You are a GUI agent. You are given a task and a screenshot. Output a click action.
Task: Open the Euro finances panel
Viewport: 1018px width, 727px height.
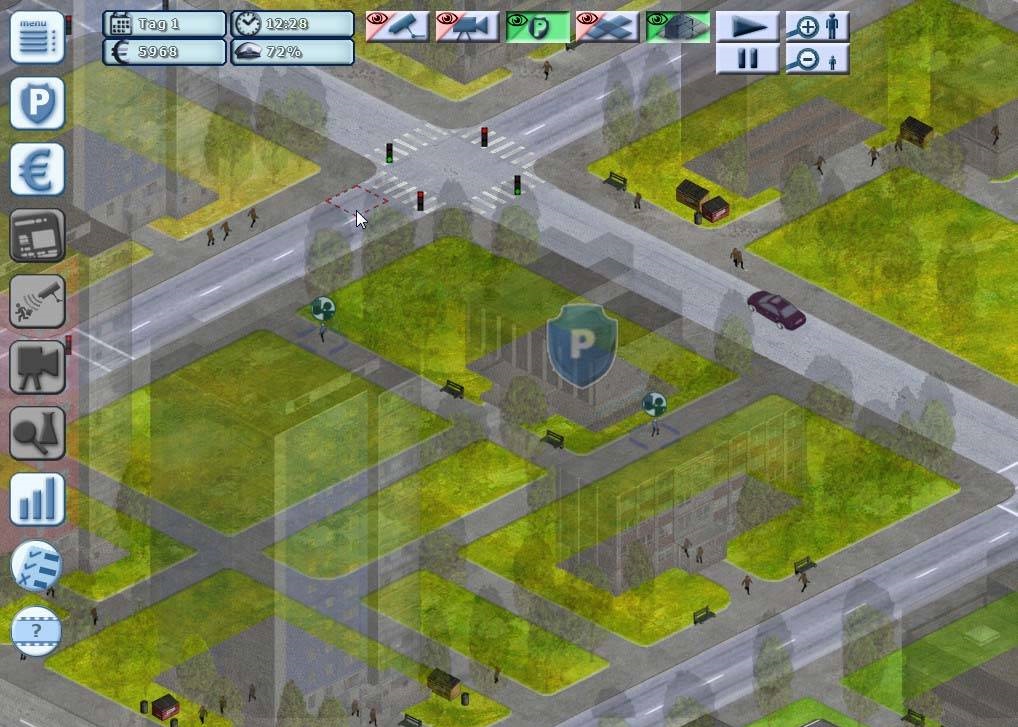(x=38, y=169)
